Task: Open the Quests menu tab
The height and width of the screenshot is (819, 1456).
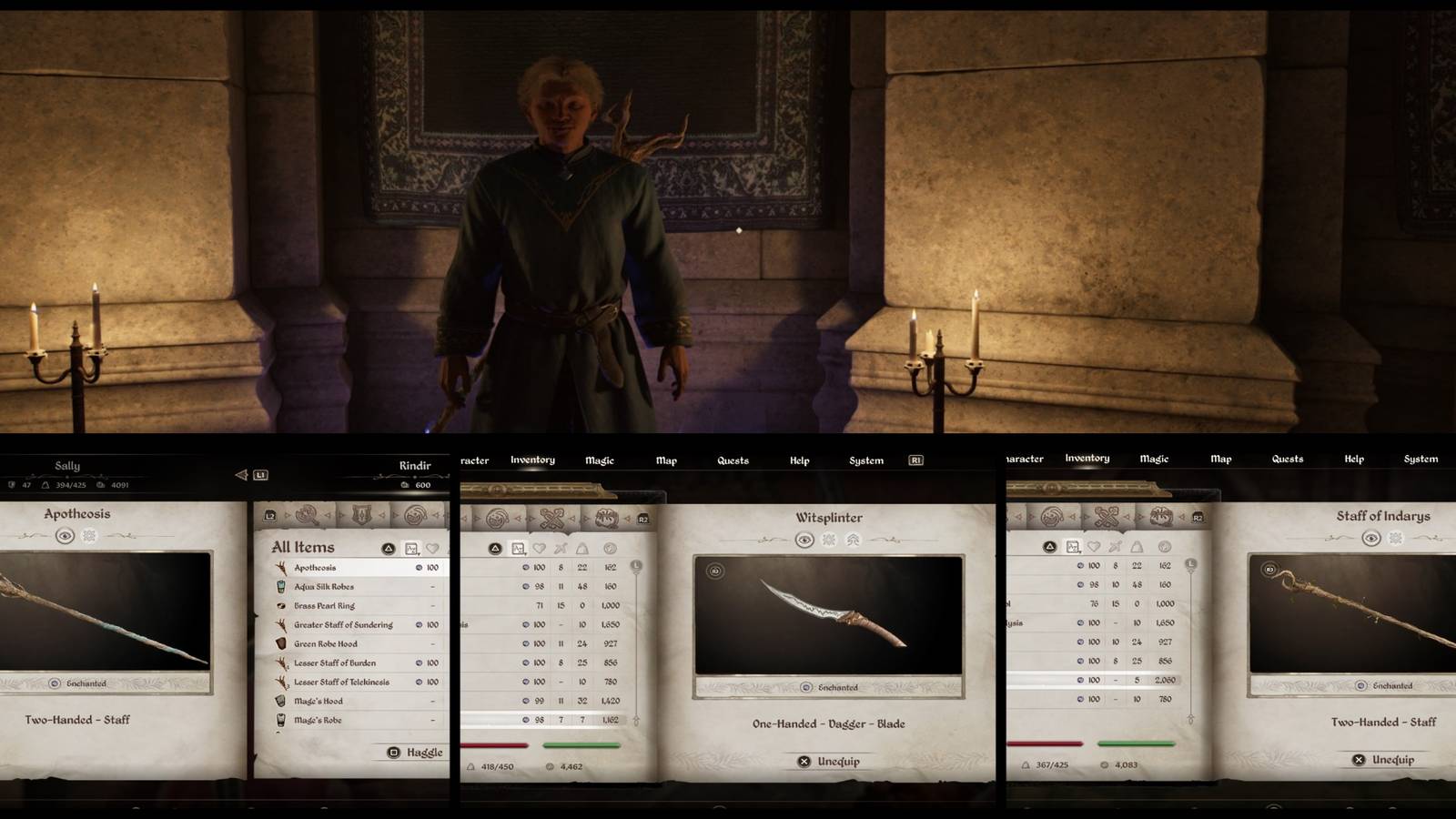Action: click(733, 460)
